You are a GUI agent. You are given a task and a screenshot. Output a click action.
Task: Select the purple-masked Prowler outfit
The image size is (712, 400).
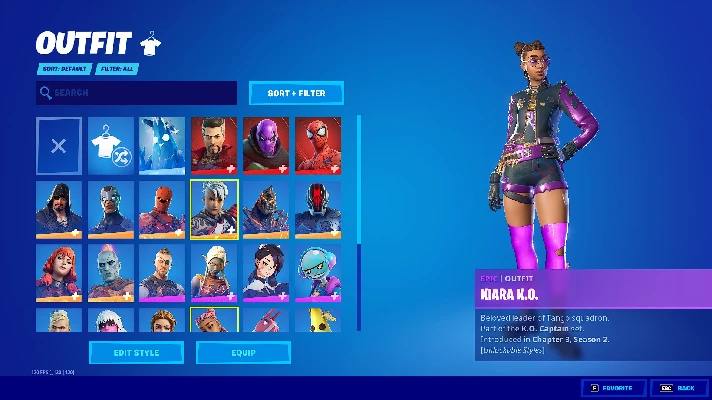(x=266, y=145)
